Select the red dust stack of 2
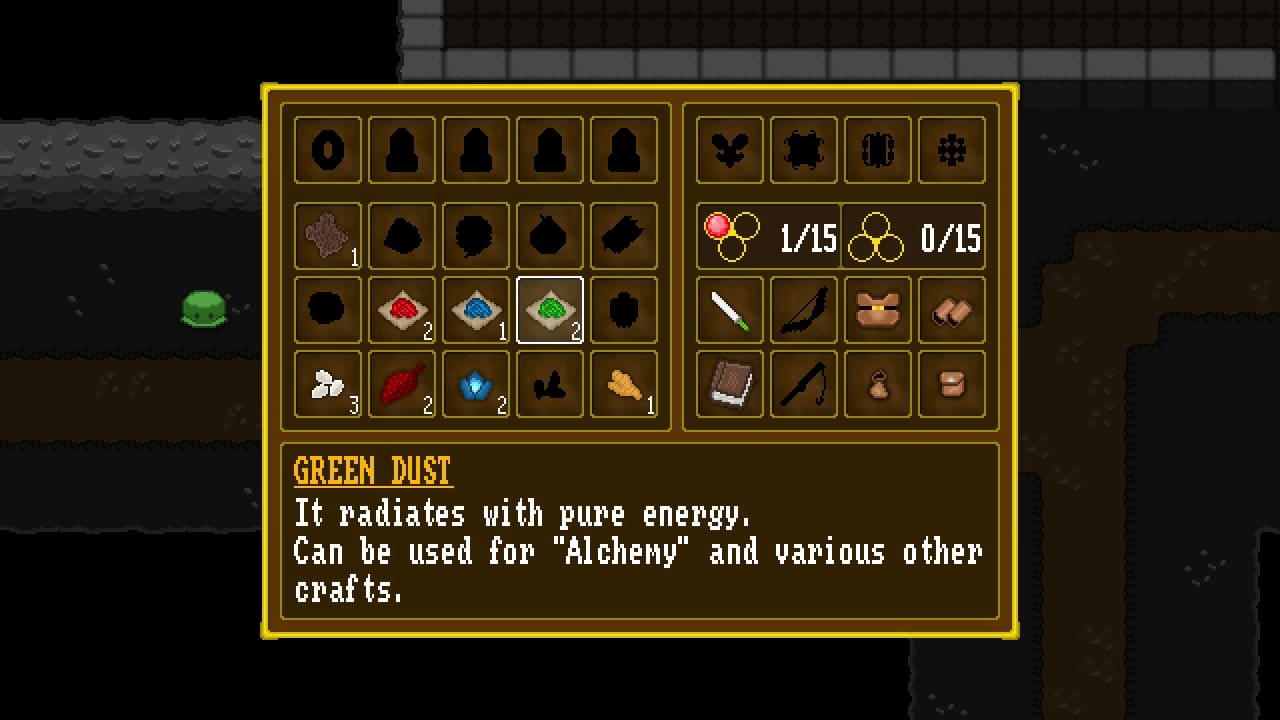The image size is (1280, 720). (402, 309)
